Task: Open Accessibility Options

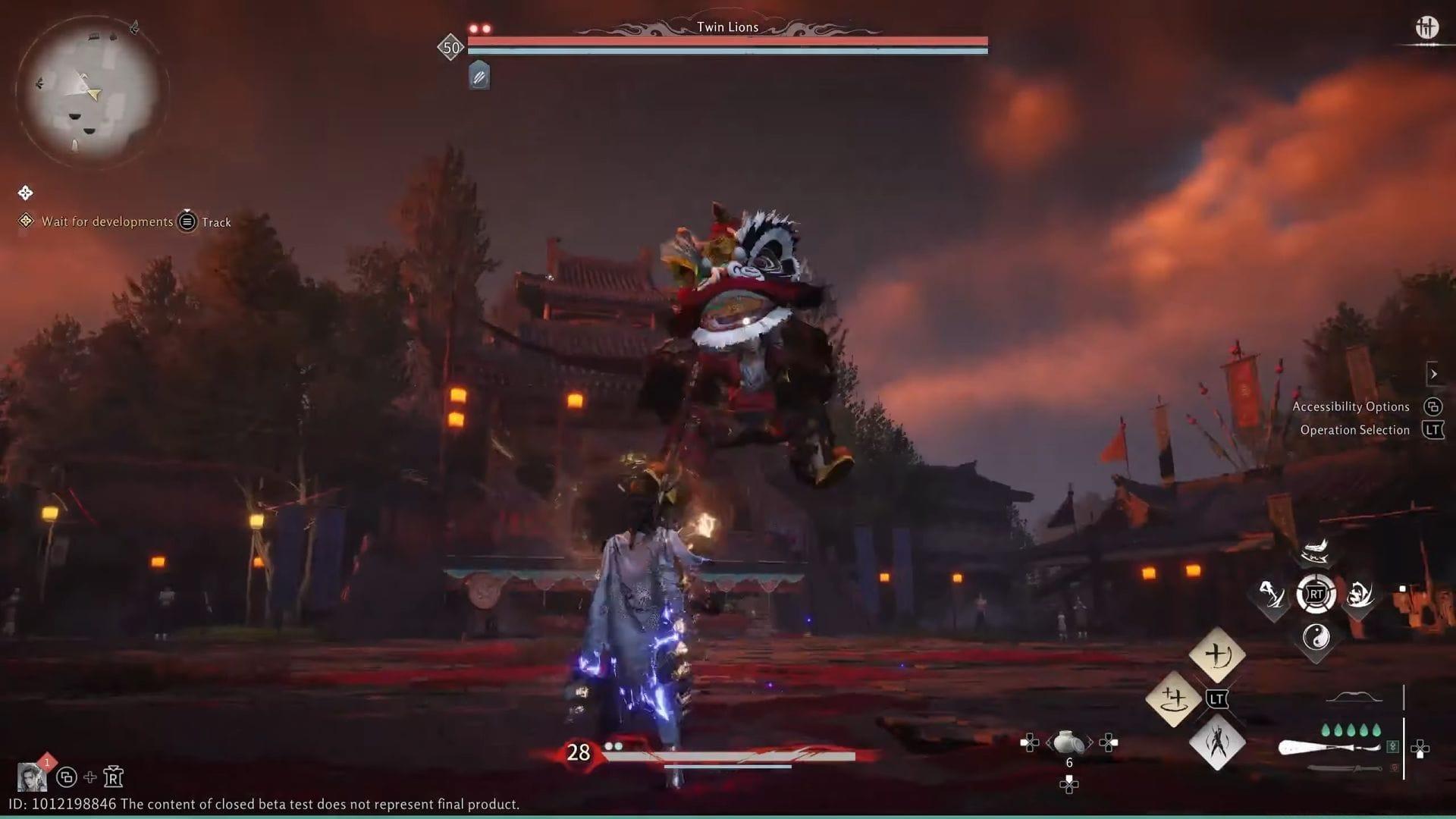Action: pyautogui.click(x=1352, y=406)
